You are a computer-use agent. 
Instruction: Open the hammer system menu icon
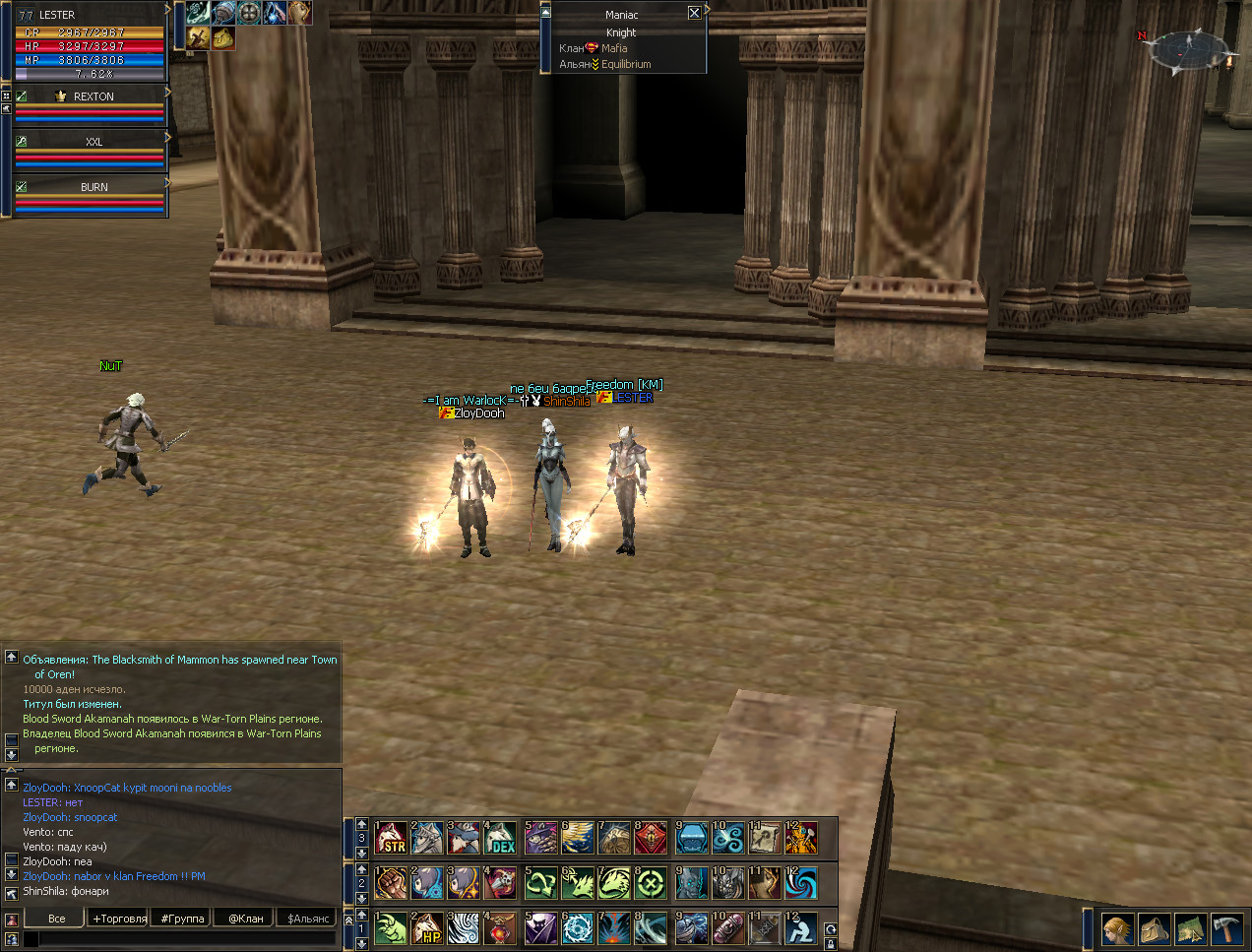point(1226,928)
